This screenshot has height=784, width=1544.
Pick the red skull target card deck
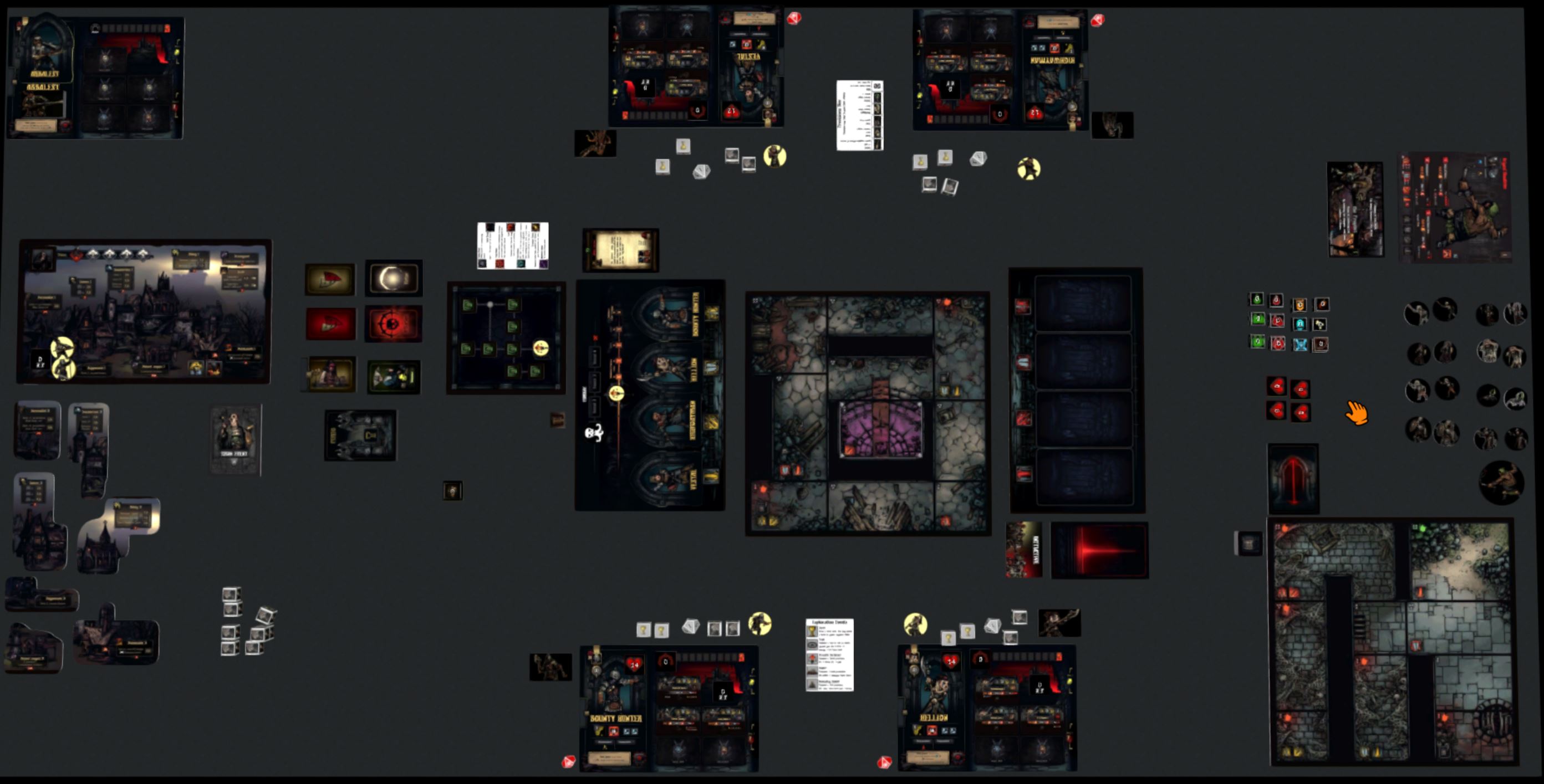393,324
